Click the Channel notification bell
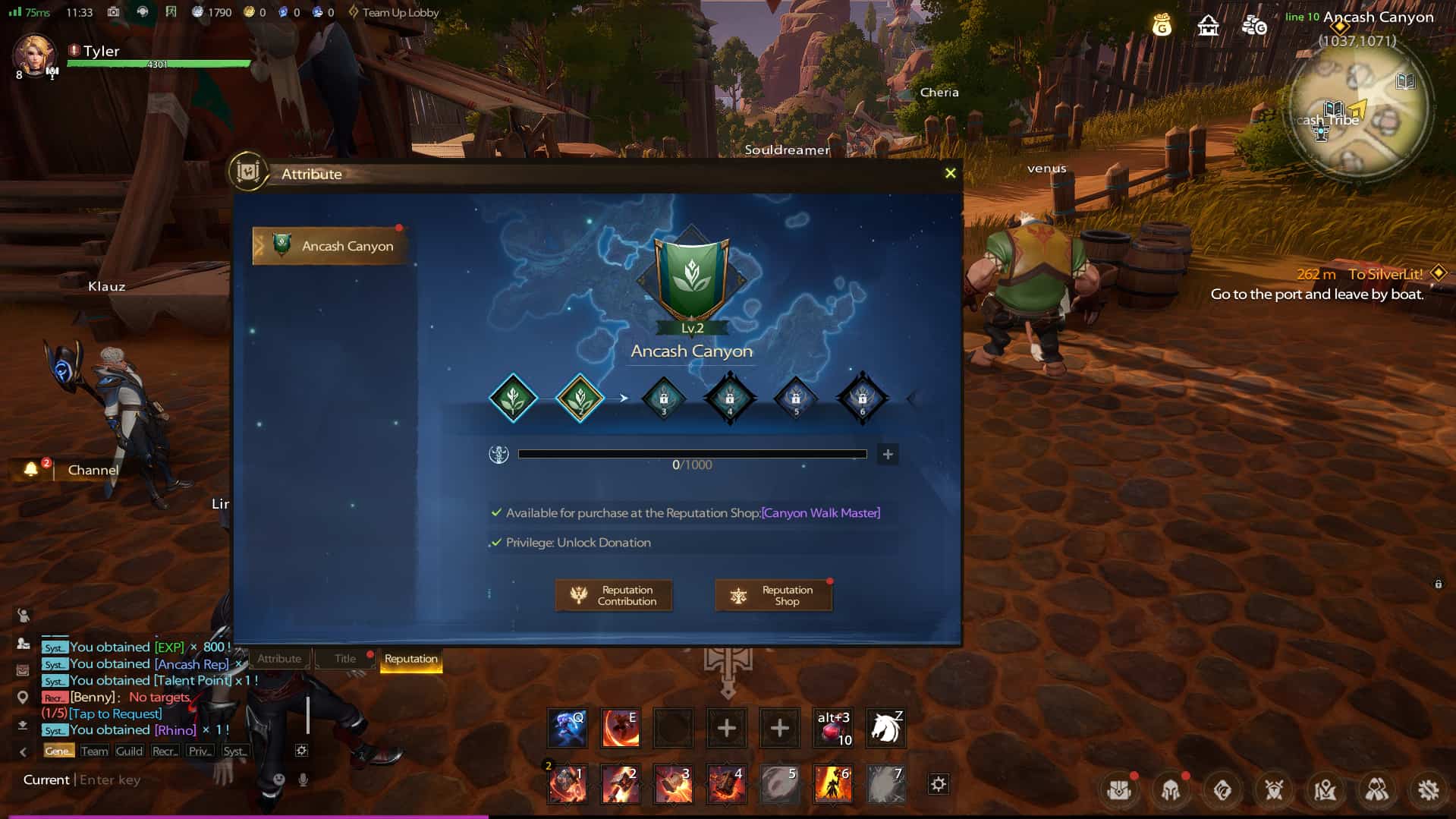The width and height of the screenshot is (1456, 819). (31, 470)
